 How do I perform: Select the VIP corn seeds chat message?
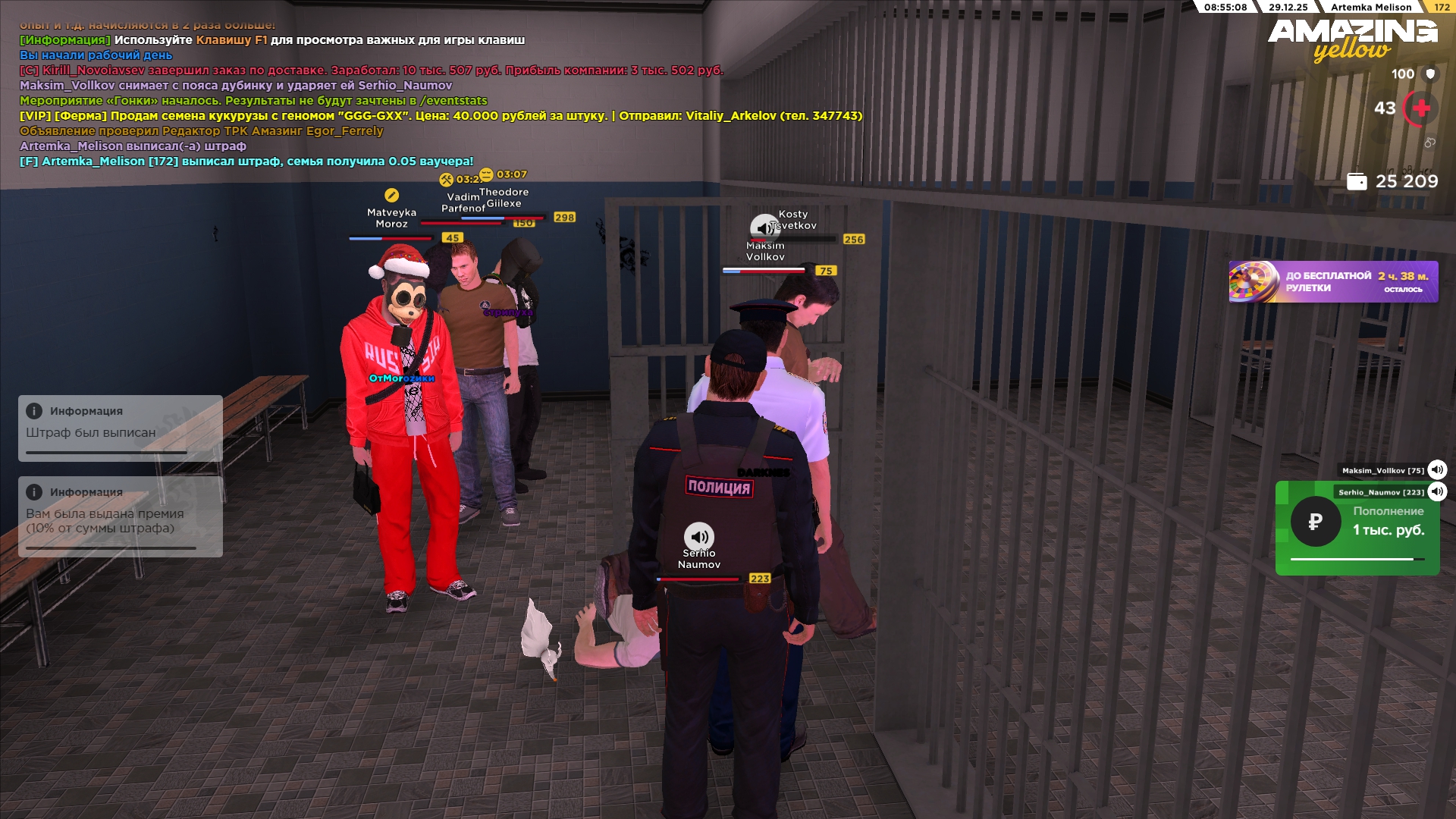(x=441, y=116)
